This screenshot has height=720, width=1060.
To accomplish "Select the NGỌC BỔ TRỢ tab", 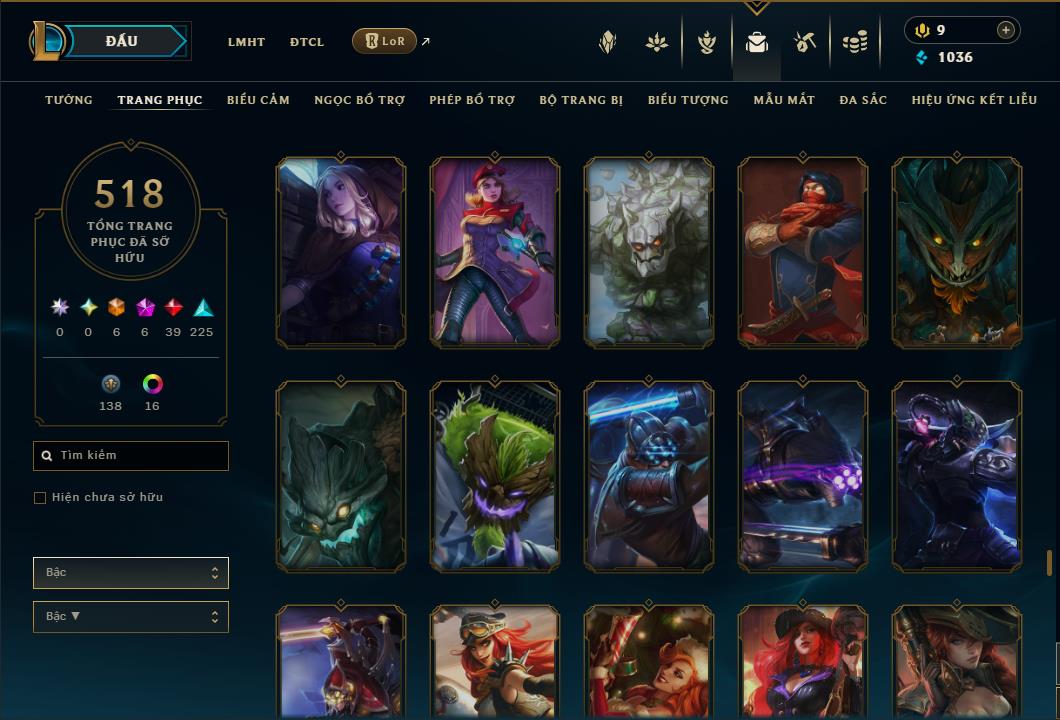I will coord(359,100).
